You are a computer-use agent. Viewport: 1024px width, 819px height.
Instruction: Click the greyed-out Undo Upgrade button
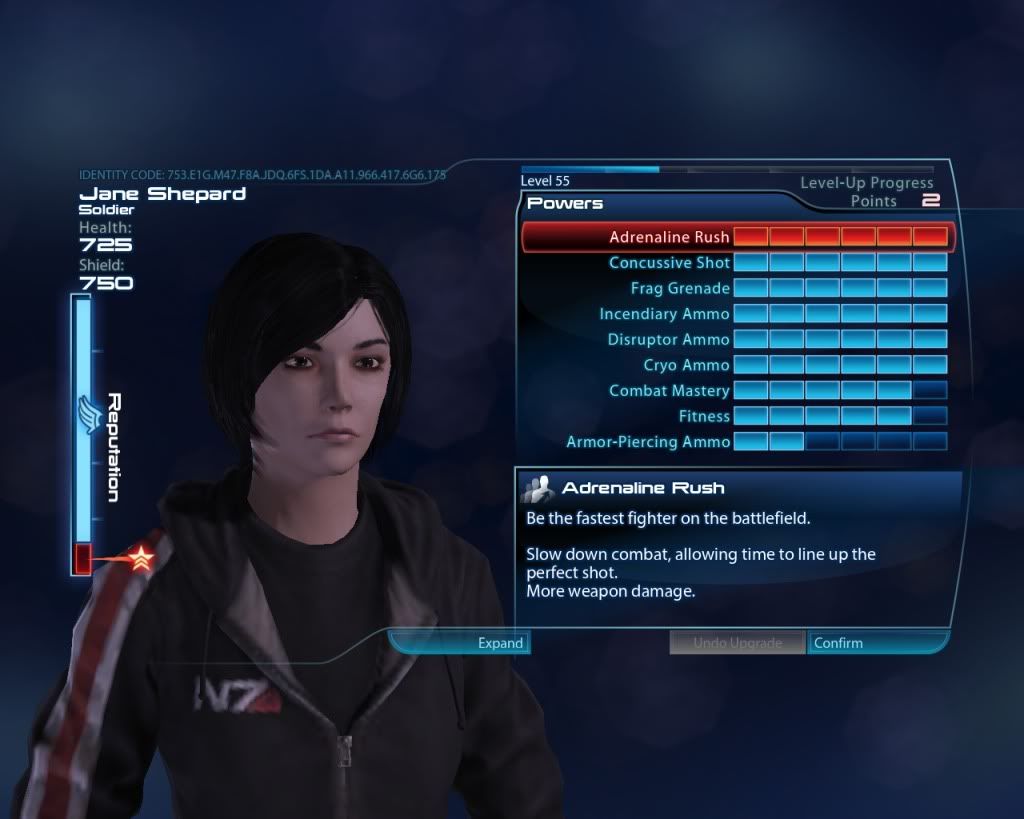pos(737,643)
